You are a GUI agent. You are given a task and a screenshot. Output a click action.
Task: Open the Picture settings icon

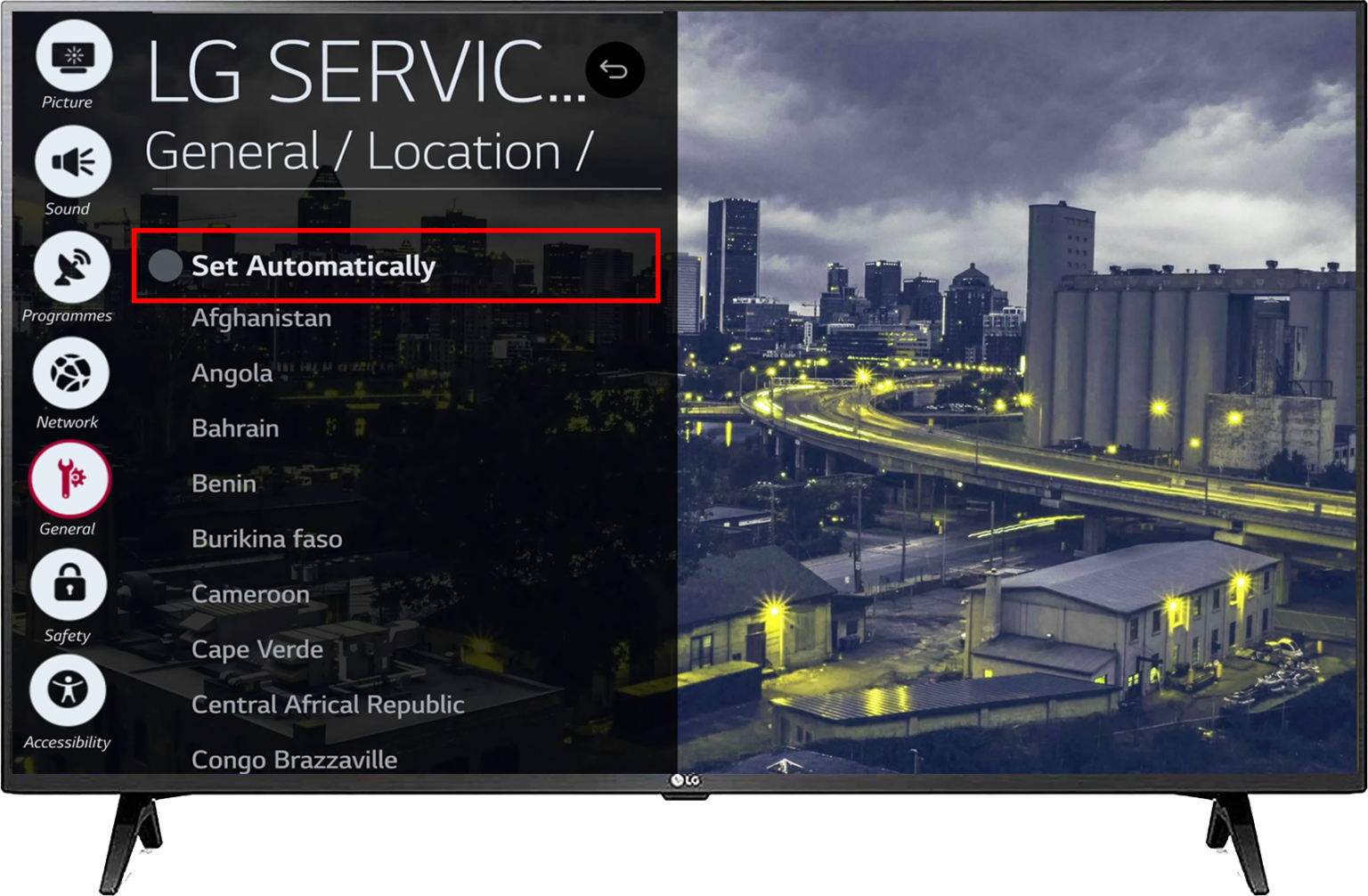pyautogui.click(x=75, y=55)
